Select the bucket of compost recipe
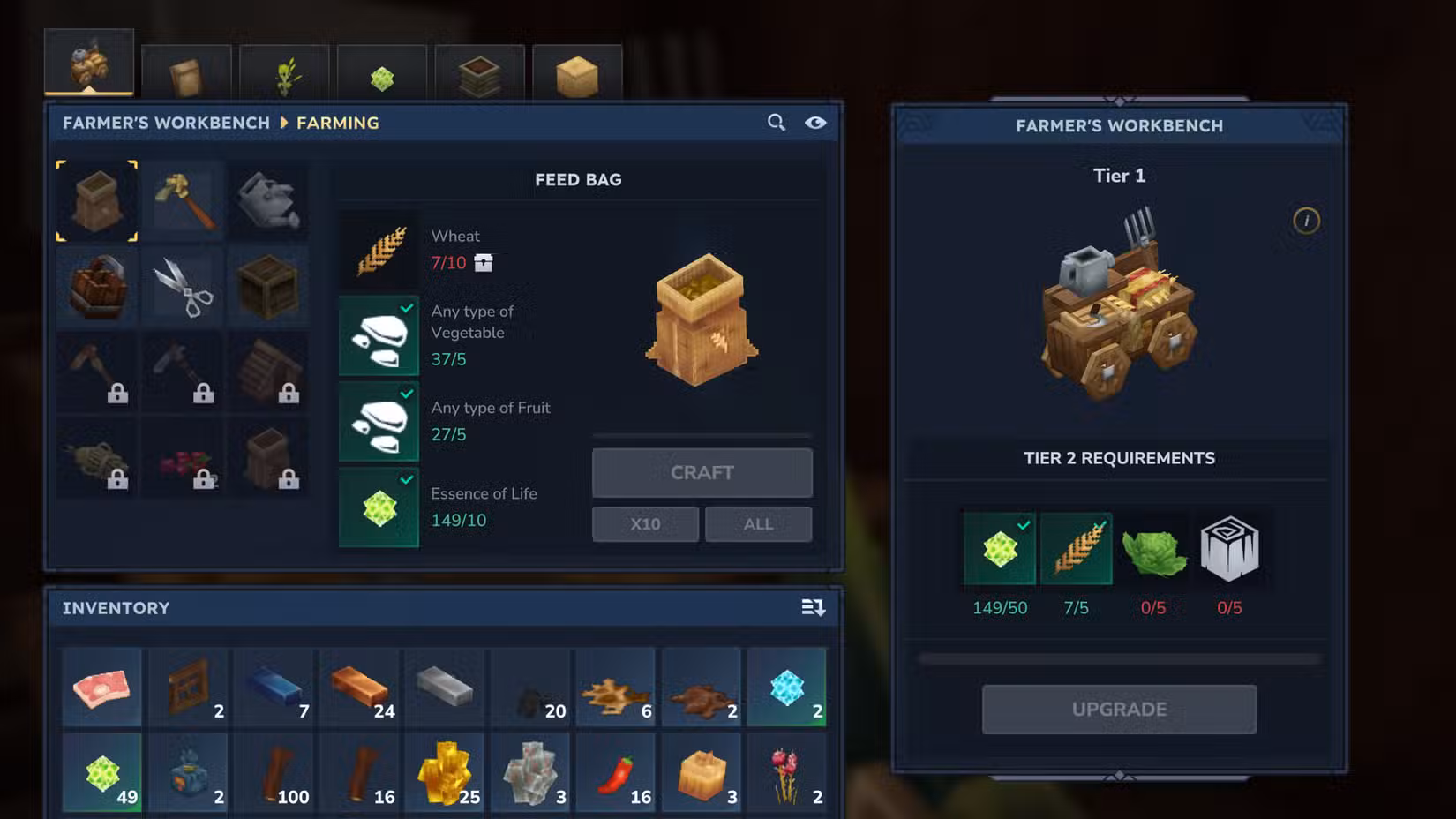This screenshot has width=1456, height=819. pos(97,286)
